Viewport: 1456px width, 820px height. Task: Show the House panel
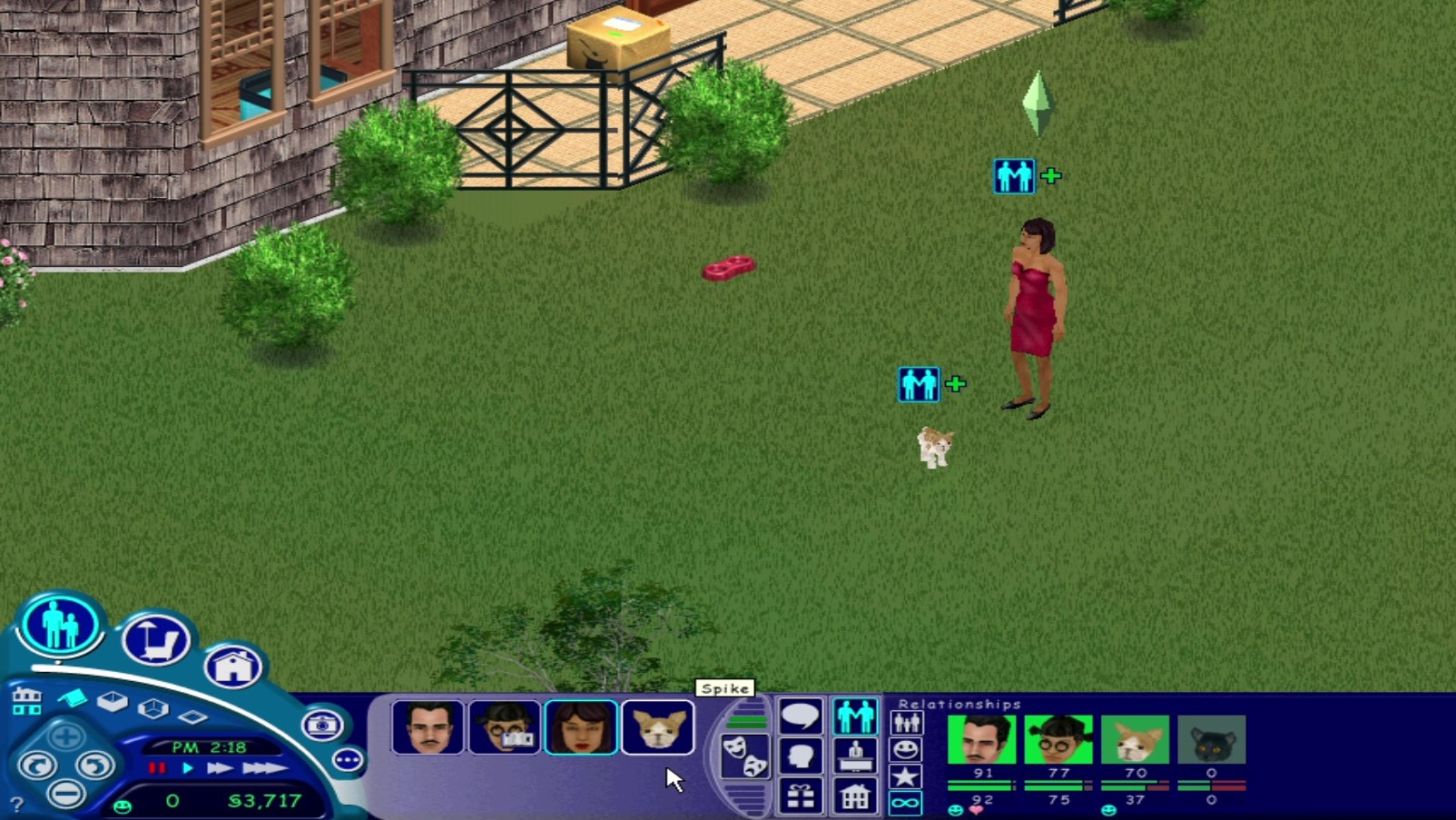coord(855,796)
